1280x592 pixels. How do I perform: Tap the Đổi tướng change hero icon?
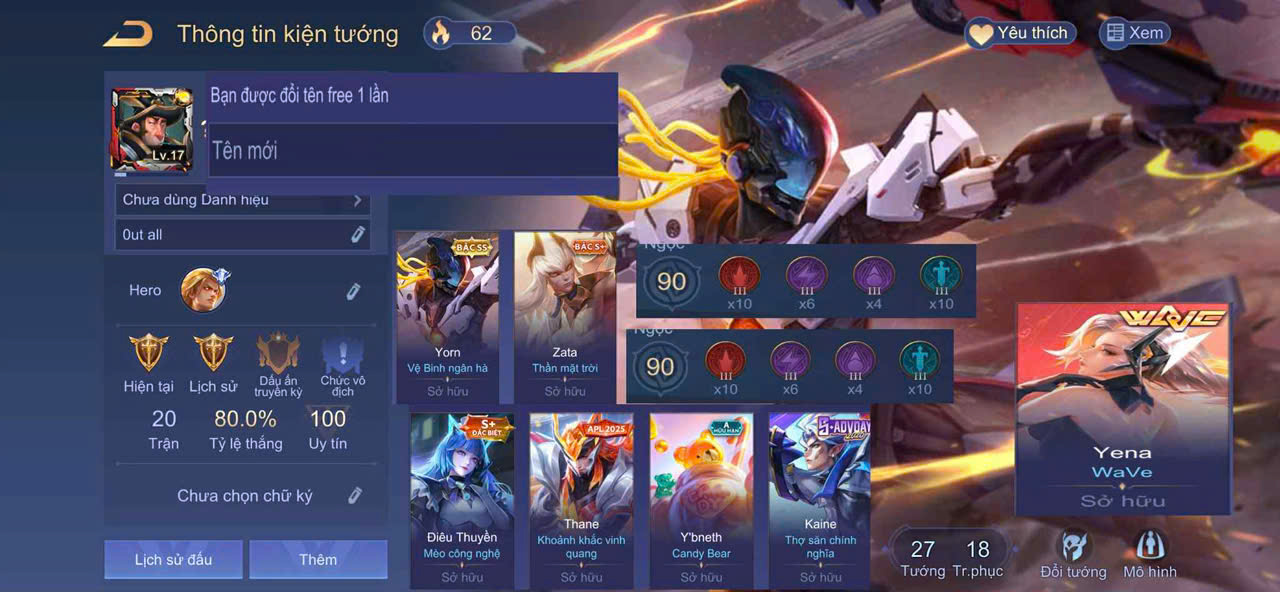[1074, 553]
